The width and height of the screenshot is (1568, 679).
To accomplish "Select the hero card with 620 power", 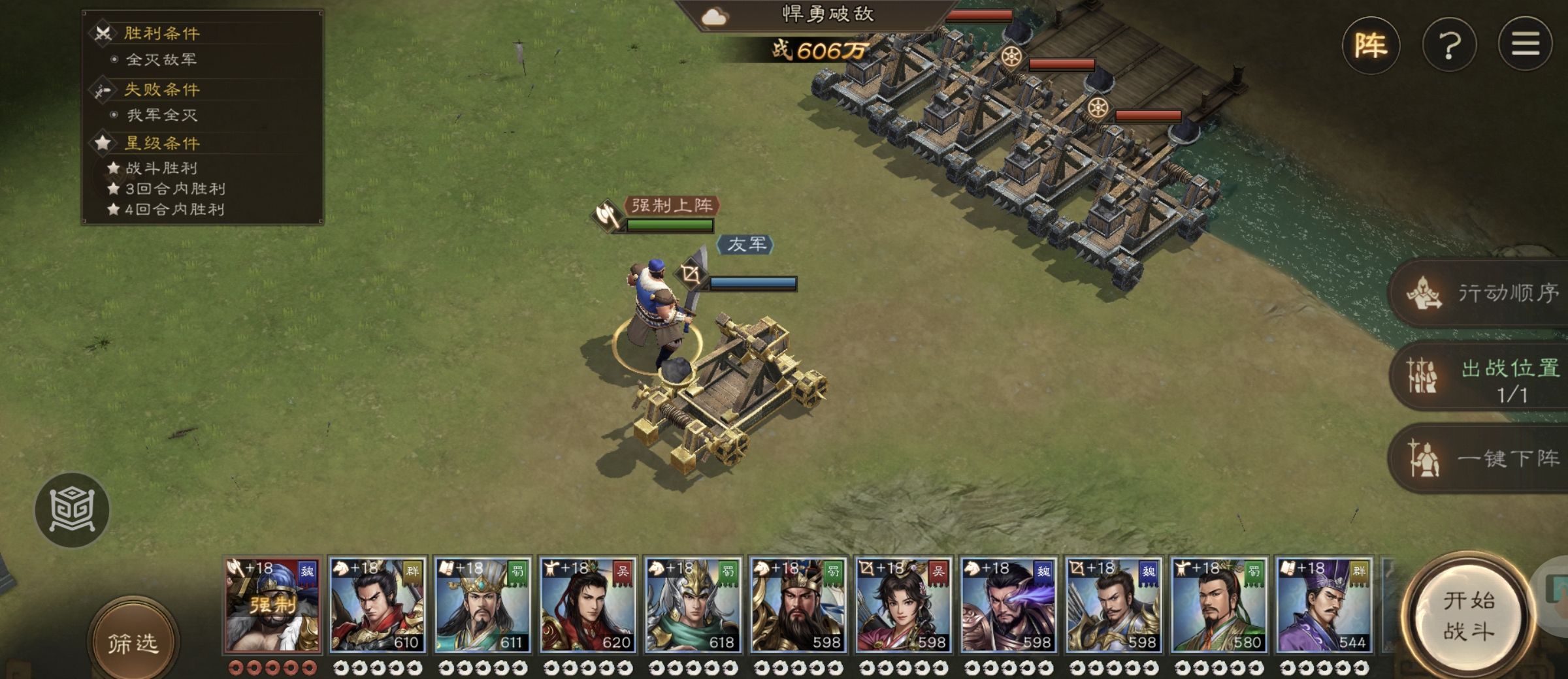I will coord(588,605).
